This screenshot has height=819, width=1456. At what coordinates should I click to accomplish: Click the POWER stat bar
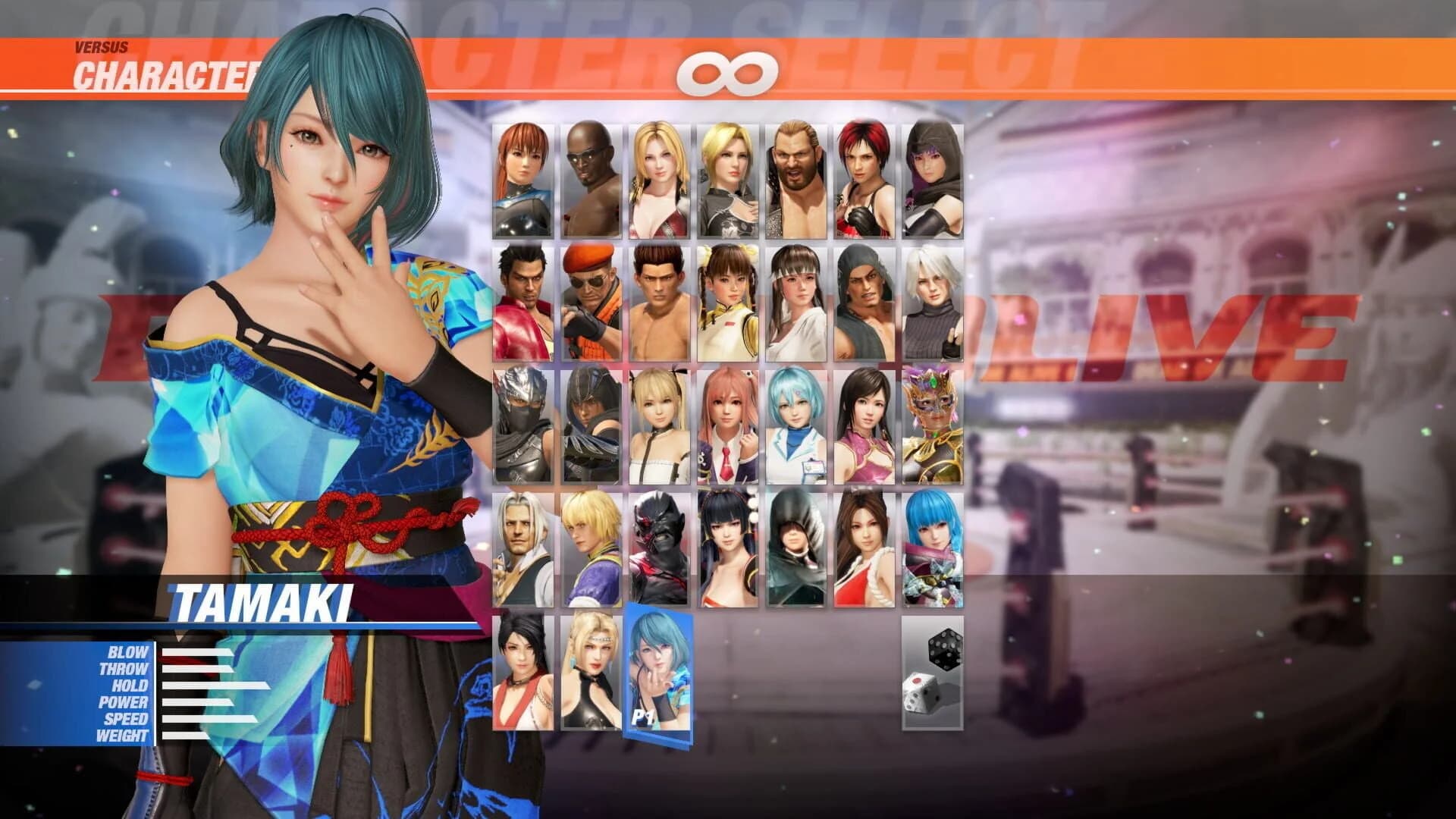point(197,704)
